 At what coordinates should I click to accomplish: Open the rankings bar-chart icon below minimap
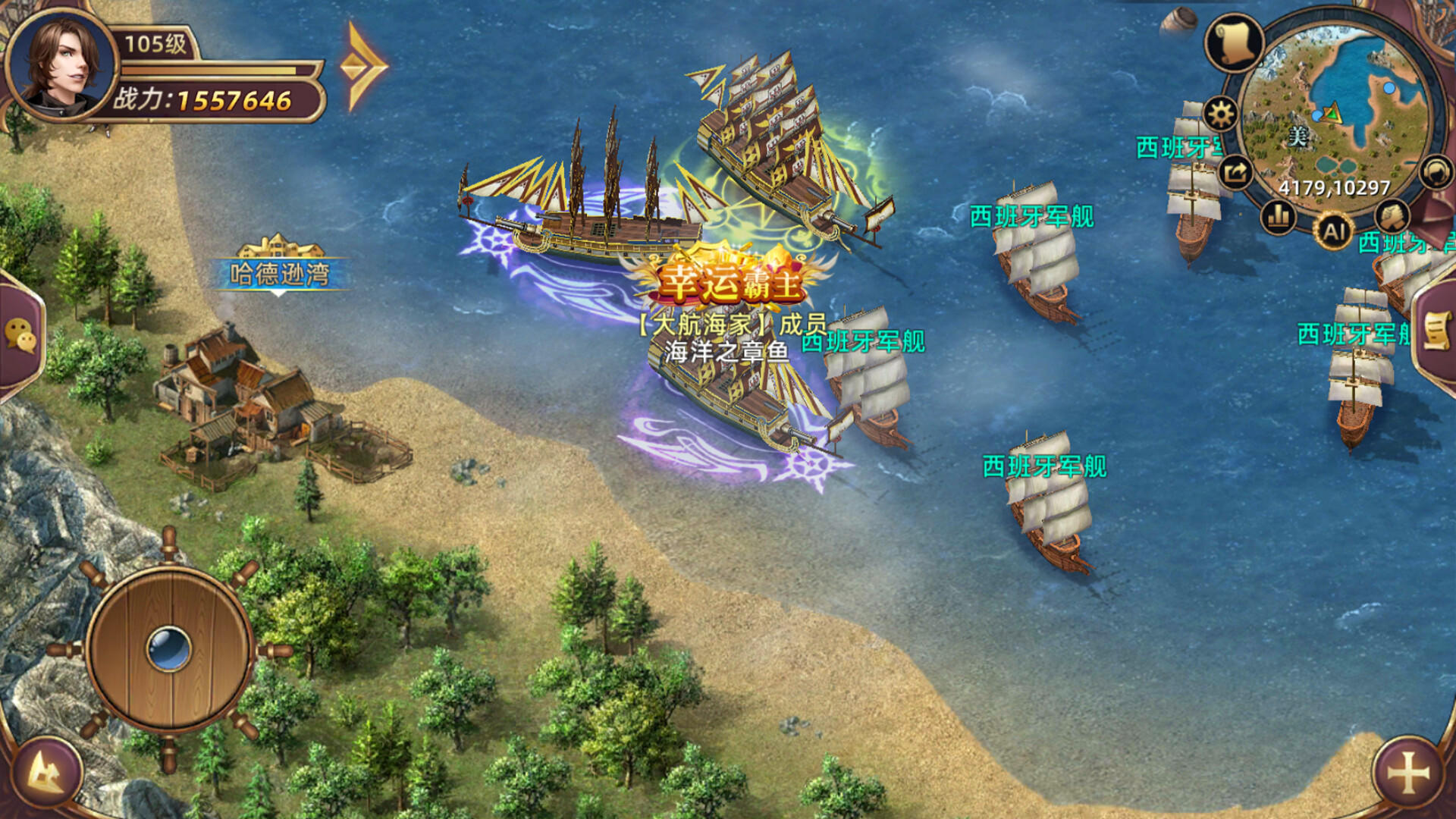pyautogui.click(x=1278, y=216)
